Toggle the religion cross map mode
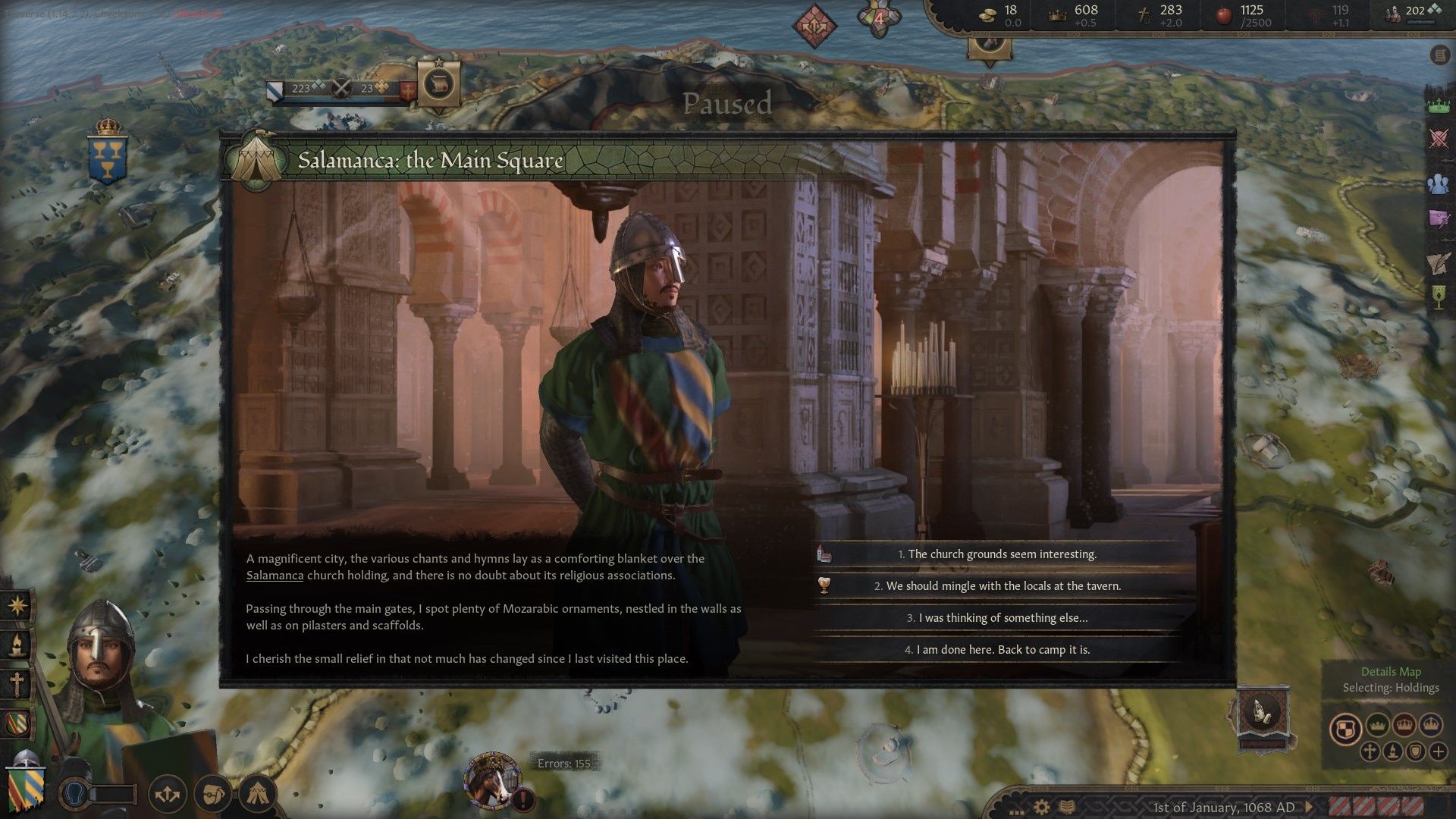The image size is (1456, 819). coord(1370,752)
